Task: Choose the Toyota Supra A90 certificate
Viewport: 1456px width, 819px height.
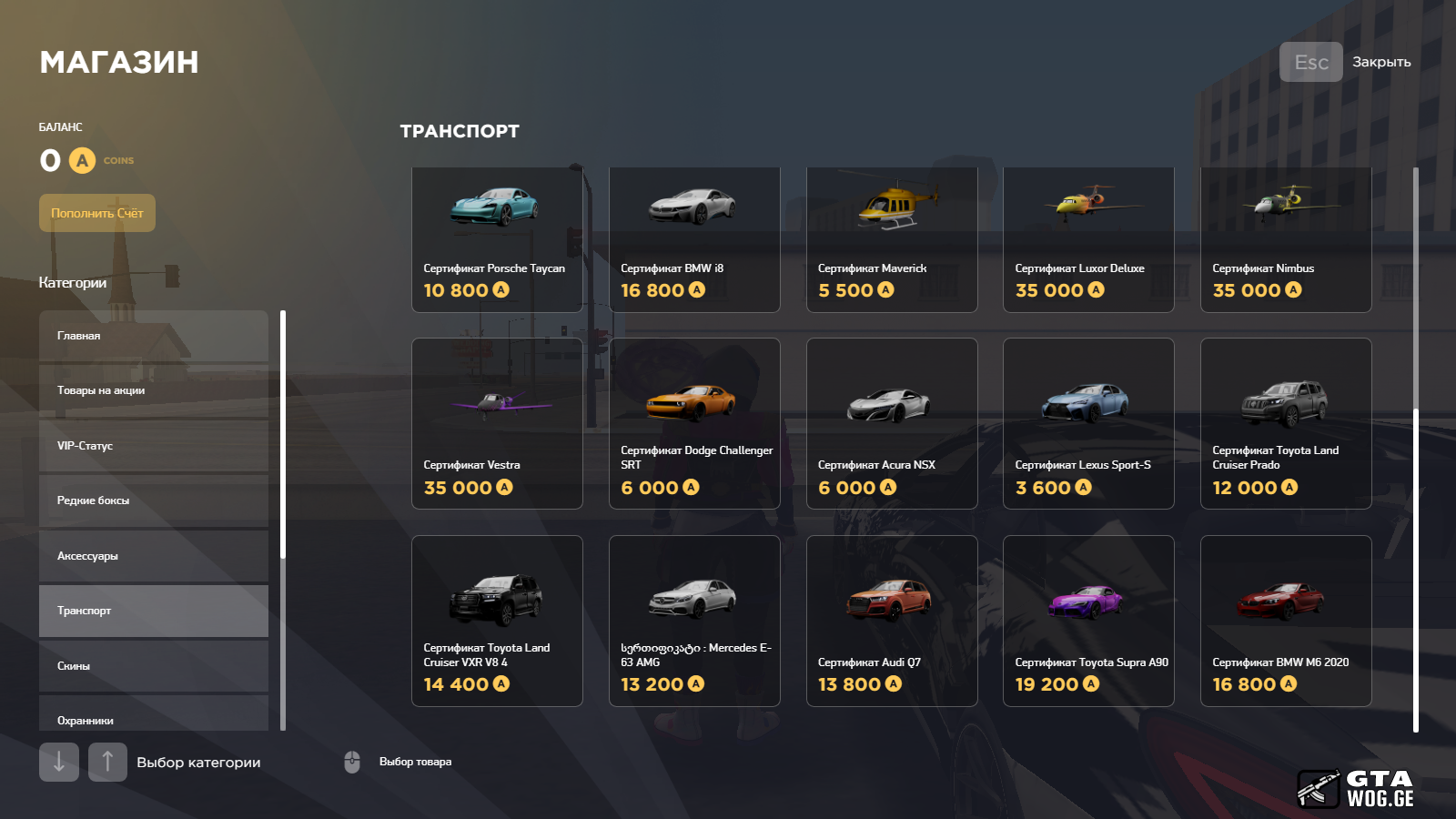Action: tap(1088, 621)
